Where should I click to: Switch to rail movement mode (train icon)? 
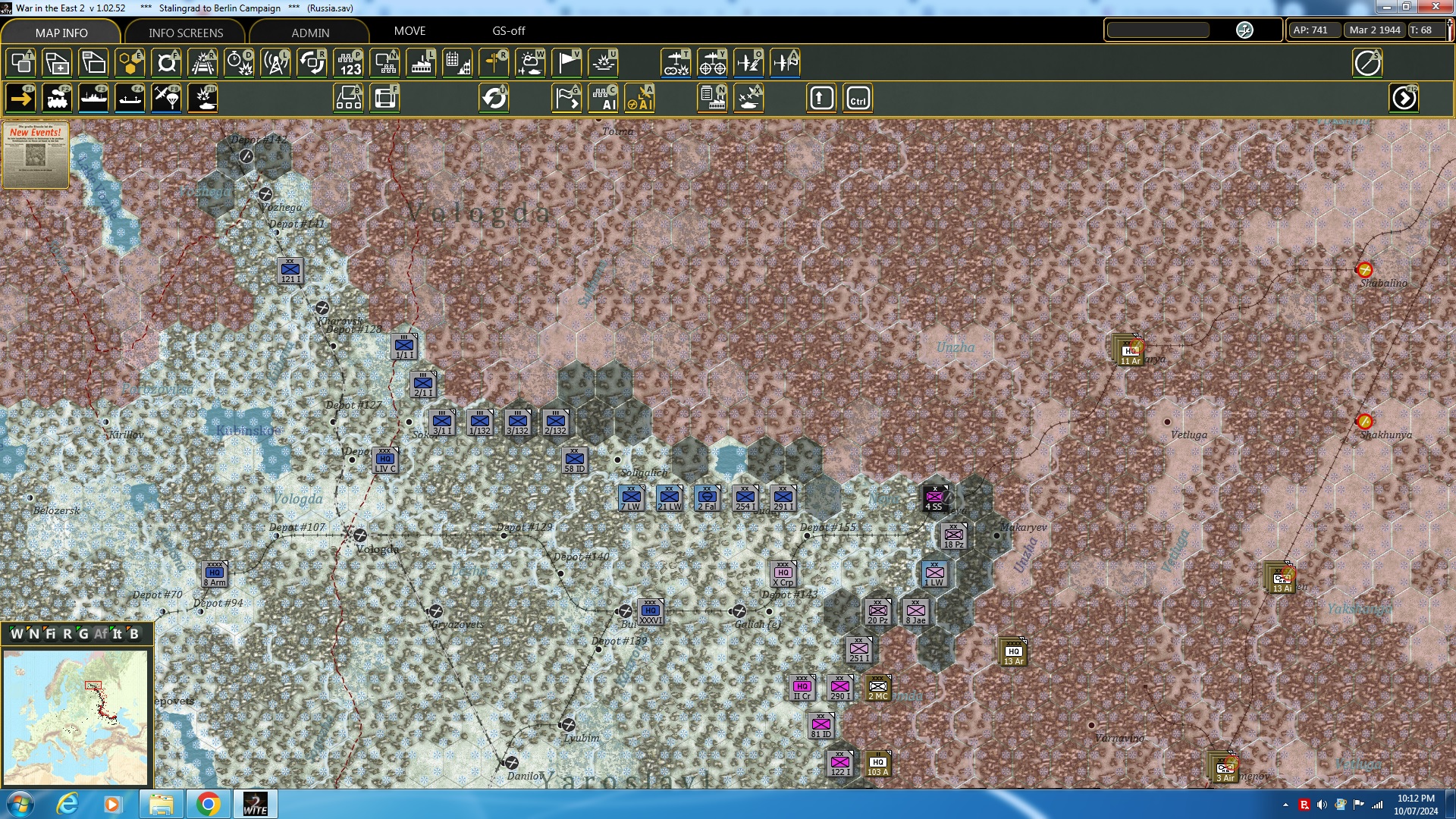pos(58,98)
